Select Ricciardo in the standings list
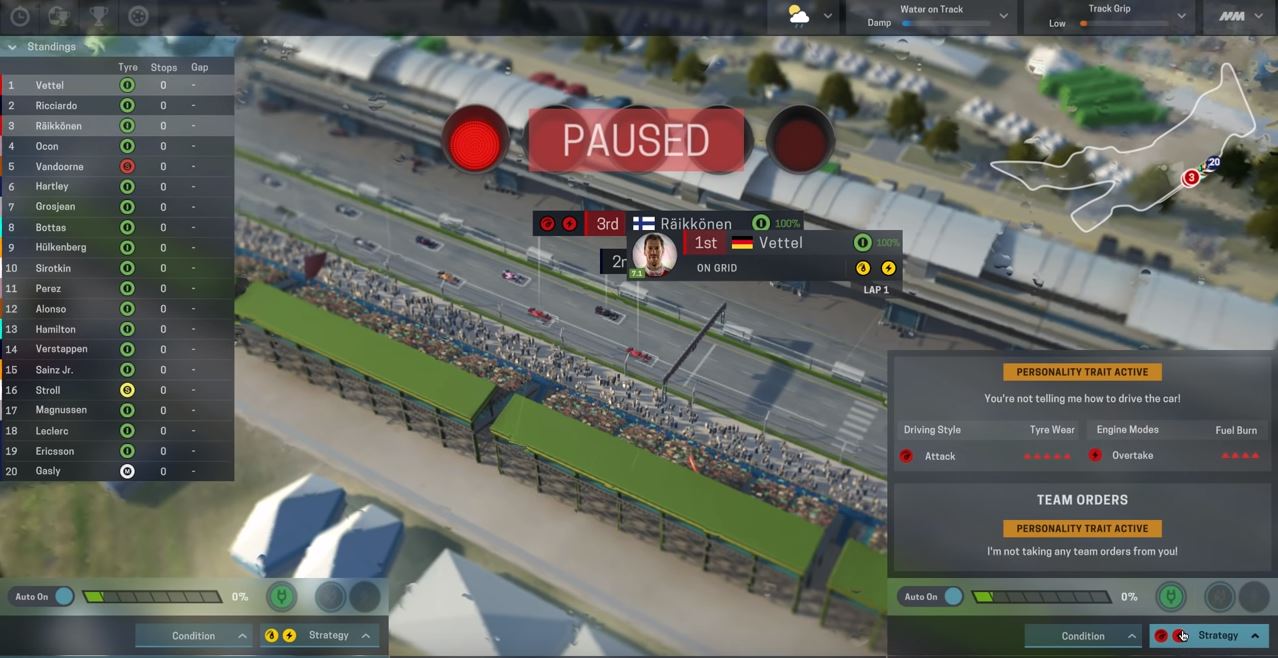This screenshot has width=1278, height=658. click(58, 106)
